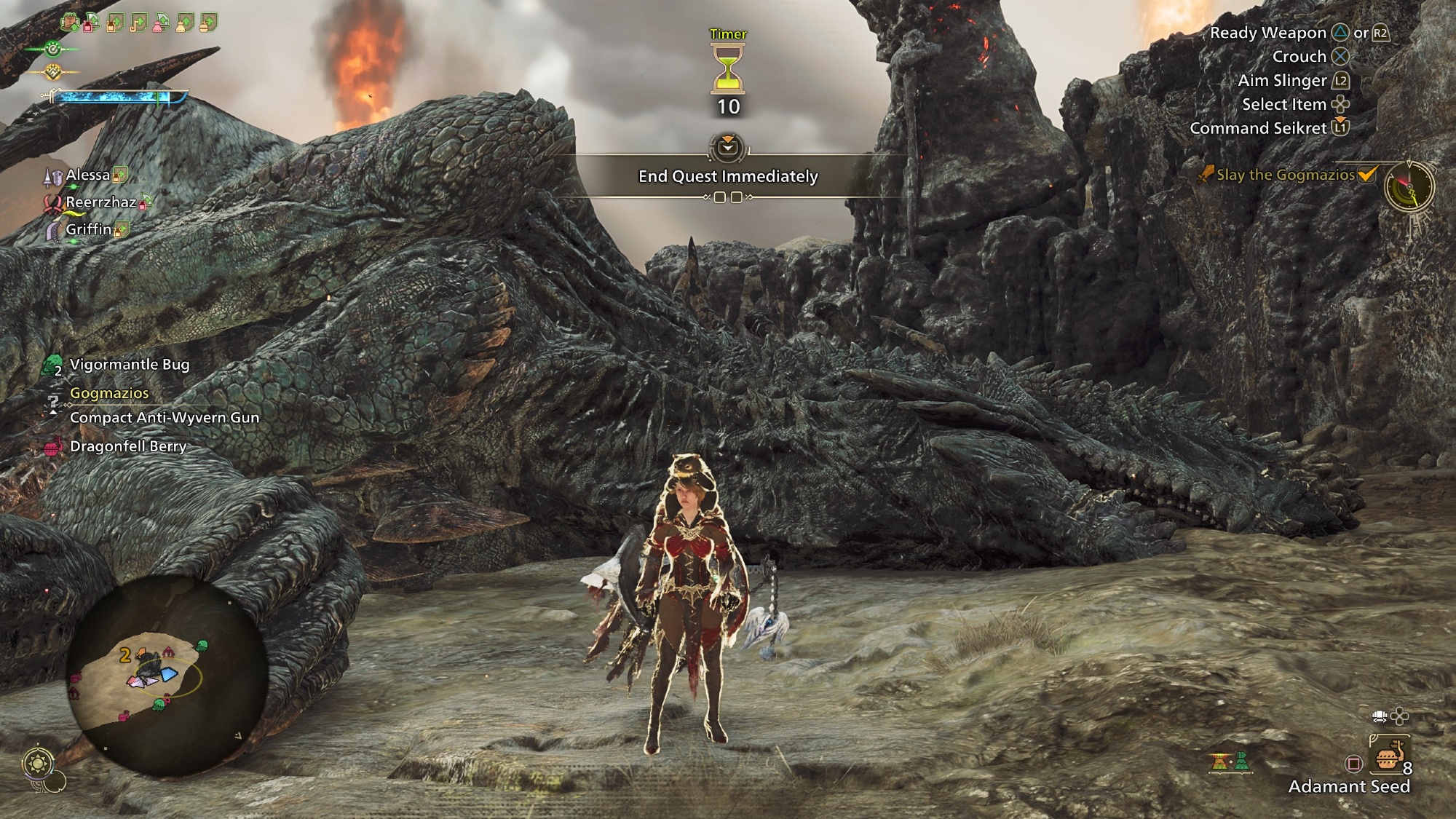Open the Slay the Gogmazios objective
Viewport: 1456px width, 819px height.
click(x=1286, y=175)
